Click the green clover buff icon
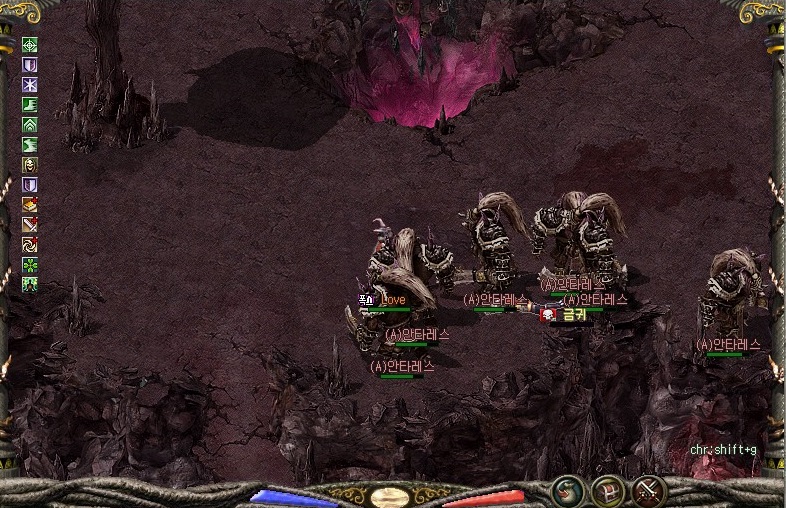This screenshot has height=508, width=786. pos(30,264)
